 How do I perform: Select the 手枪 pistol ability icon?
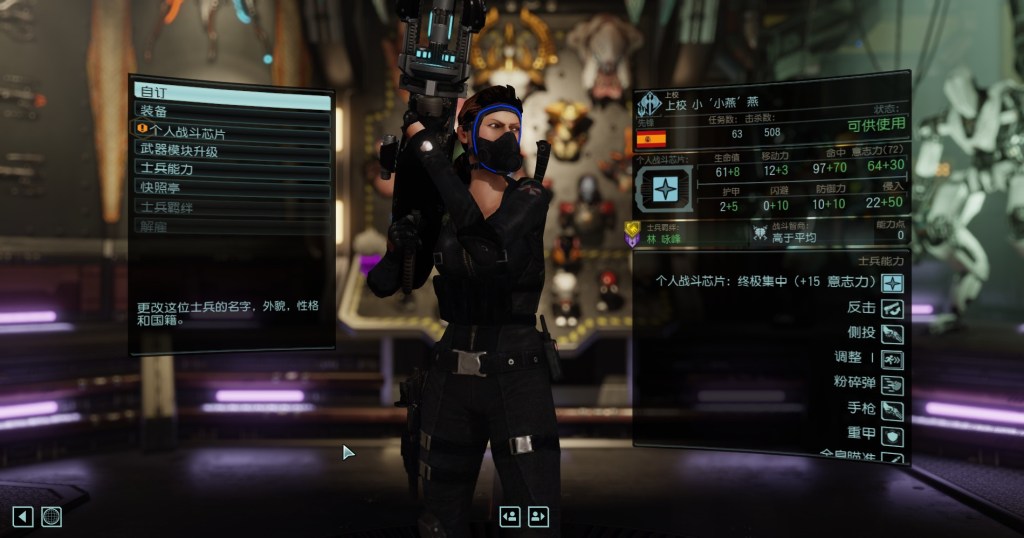(x=892, y=410)
